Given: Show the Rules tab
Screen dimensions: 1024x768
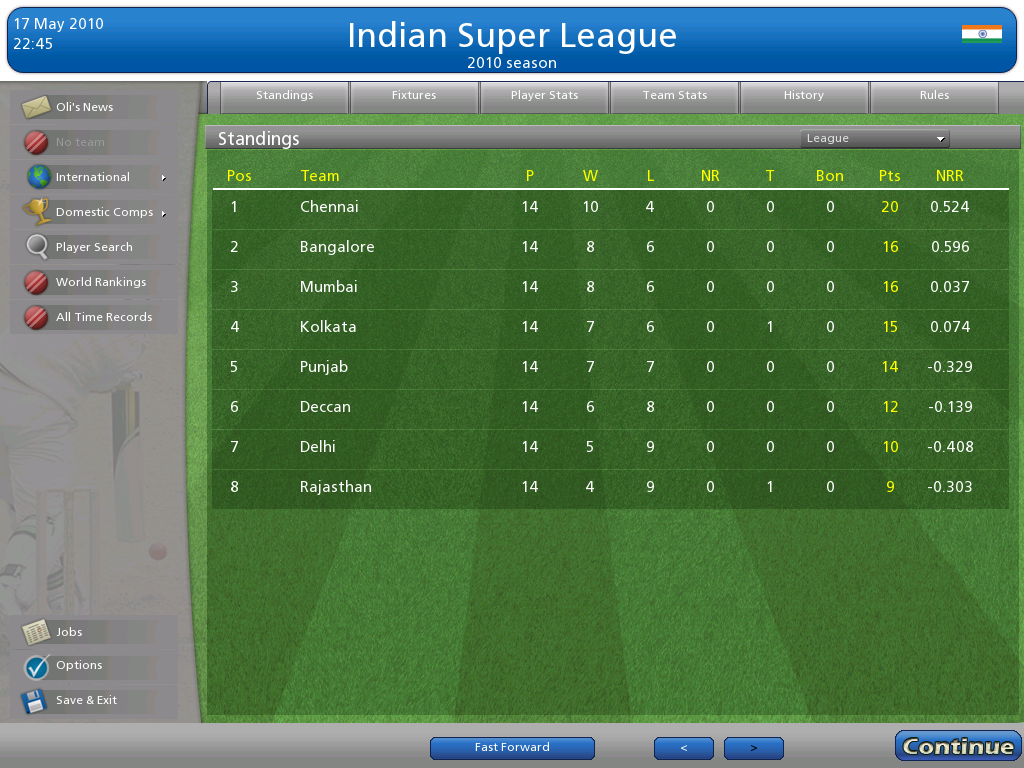Looking at the screenshot, I should click(934, 96).
